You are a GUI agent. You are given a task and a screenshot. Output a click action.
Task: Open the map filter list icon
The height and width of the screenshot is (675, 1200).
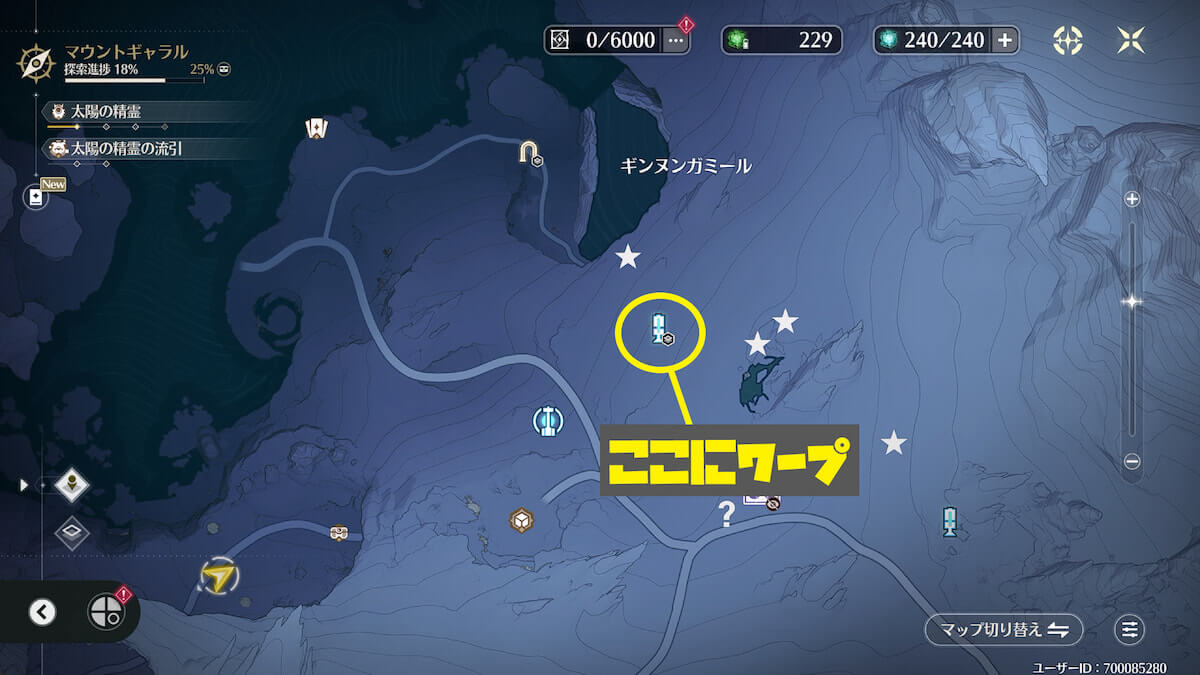pos(1130,629)
